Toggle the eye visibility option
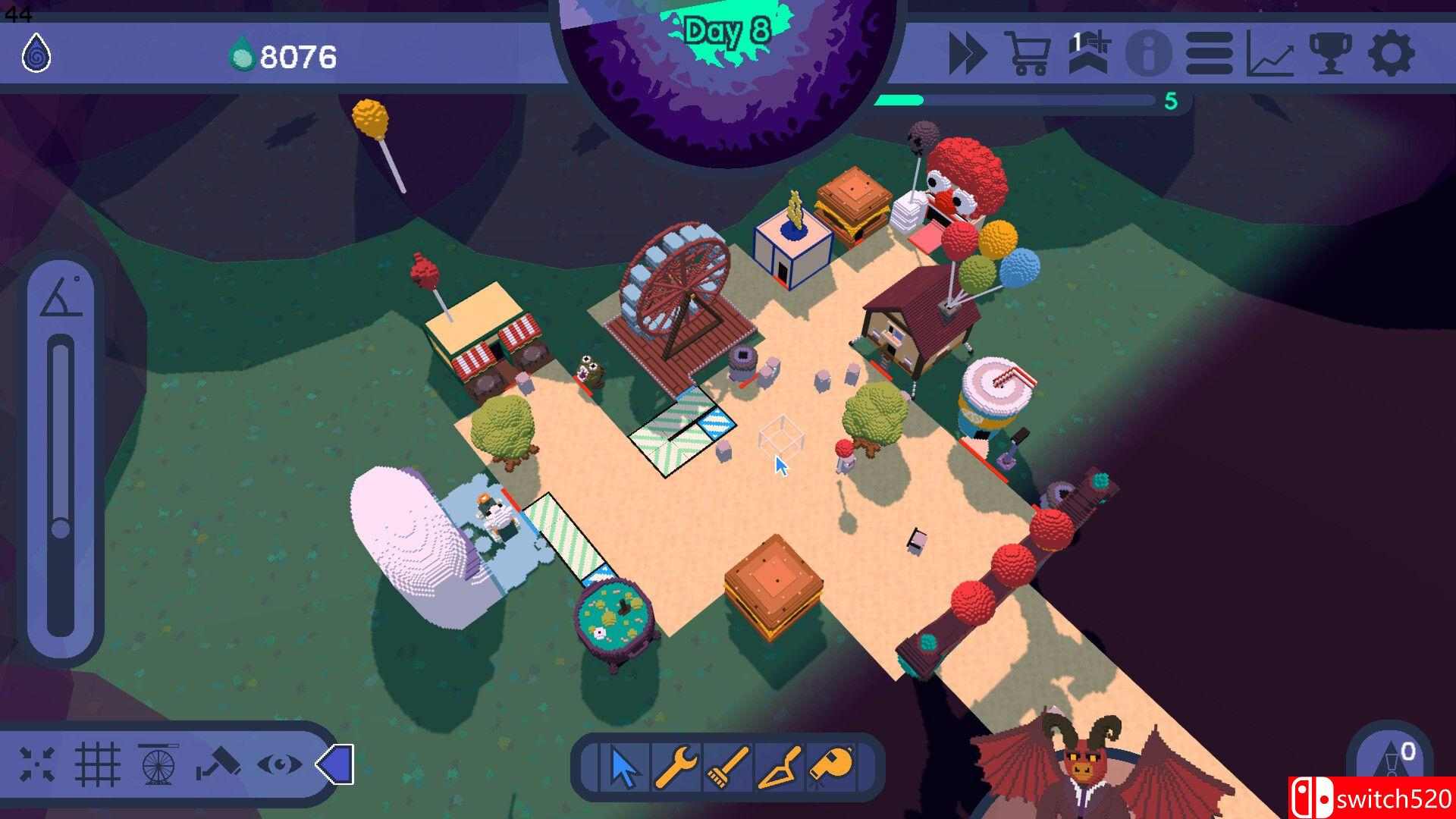This screenshot has height=819, width=1456. [x=279, y=764]
